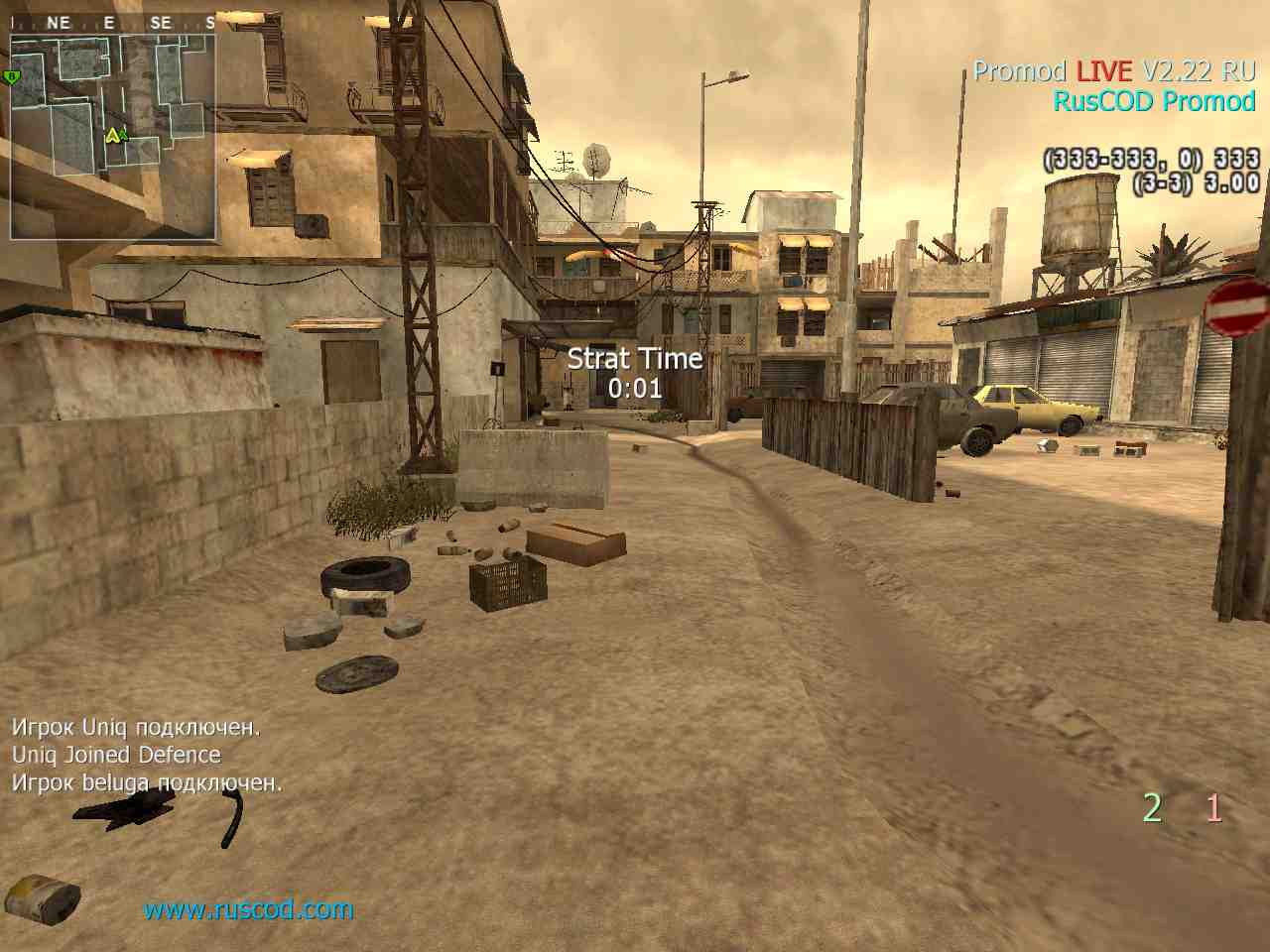The image size is (1270, 952).
Task: Open the www.ruscod.com link
Action: [248, 909]
